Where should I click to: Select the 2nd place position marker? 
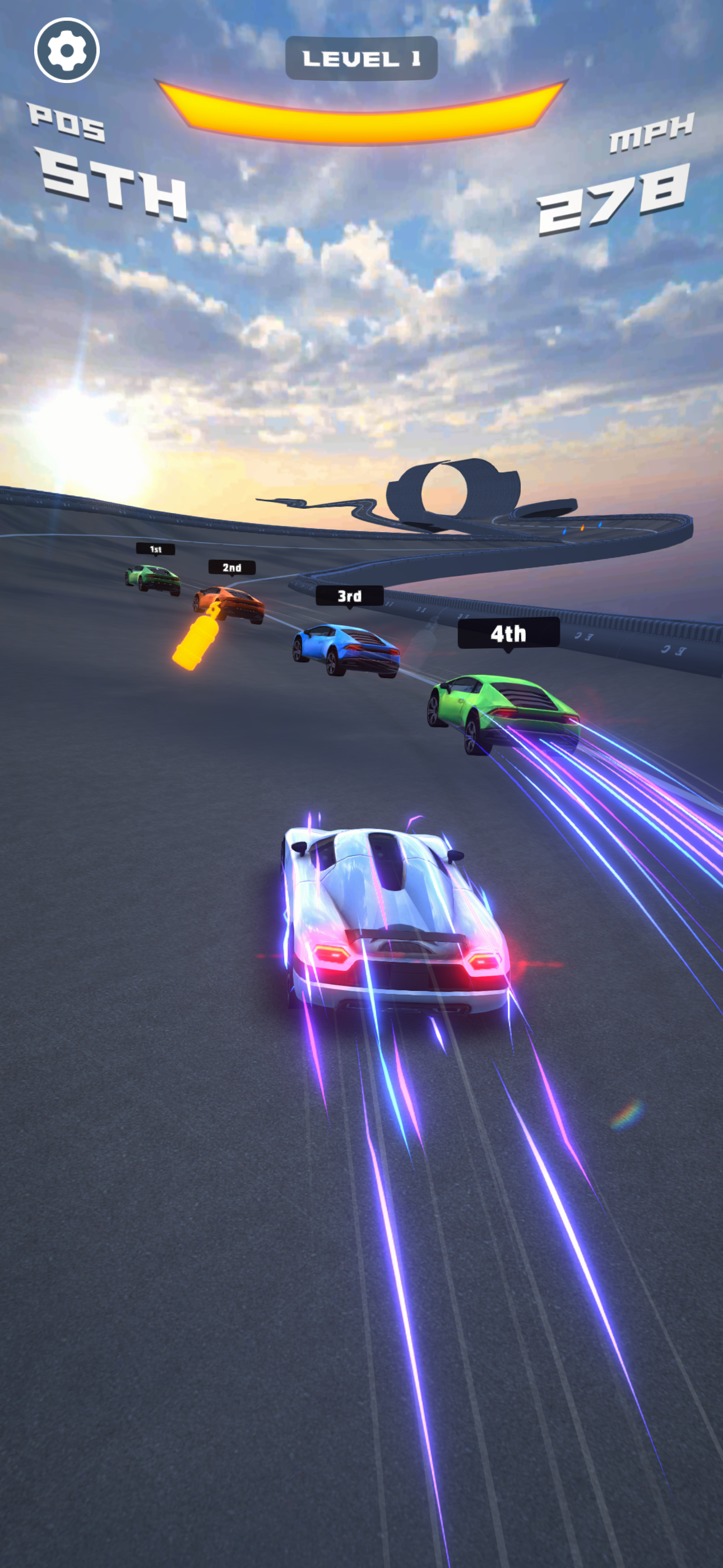tap(231, 568)
